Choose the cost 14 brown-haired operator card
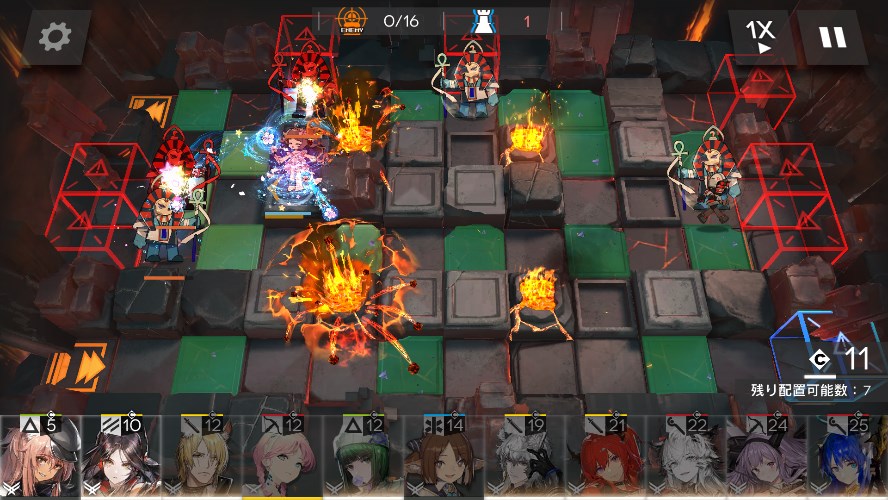Screen dimensions: 888x500 (x=445, y=458)
